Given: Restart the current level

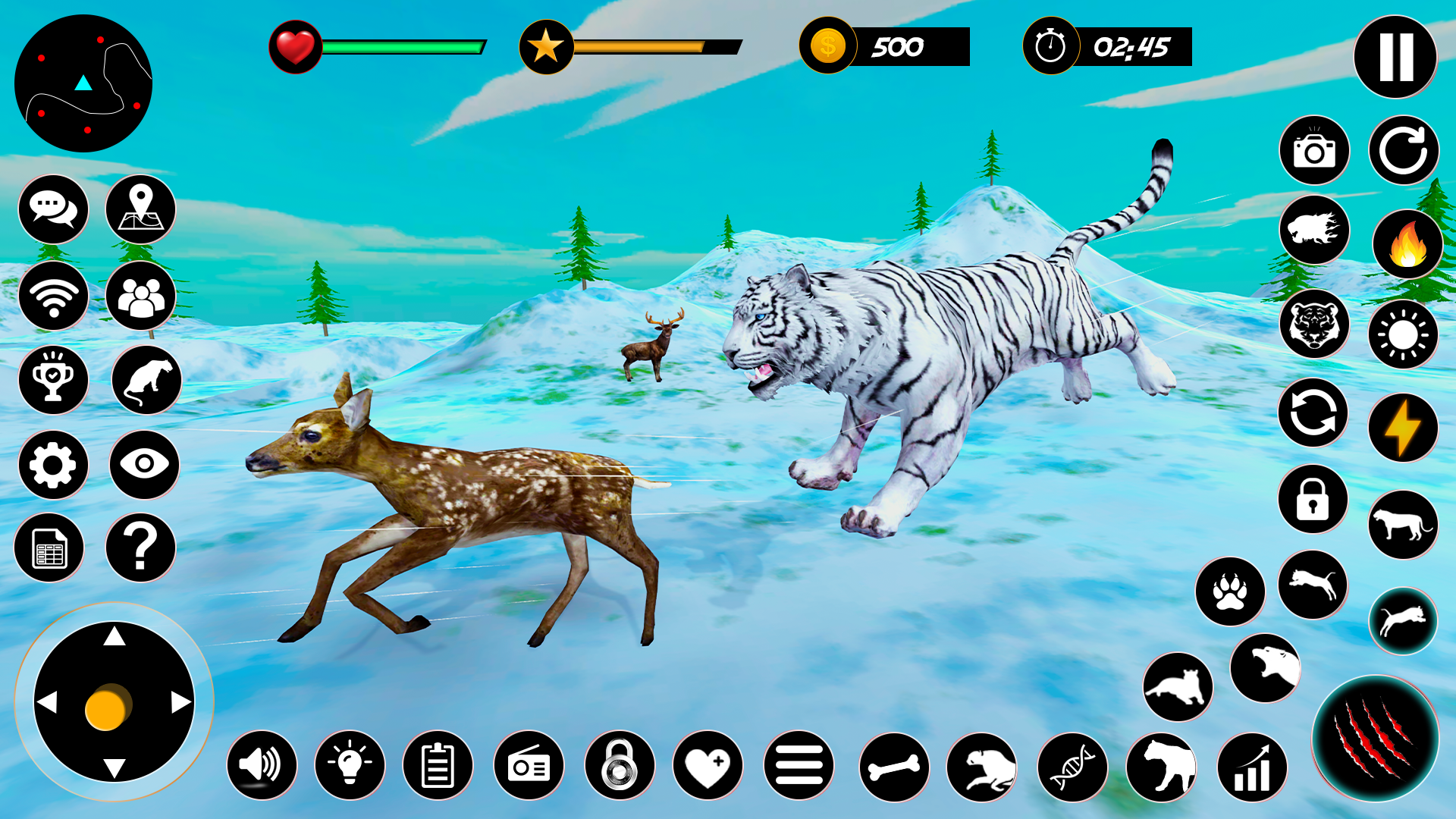Looking at the screenshot, I should coord(1403,150).
